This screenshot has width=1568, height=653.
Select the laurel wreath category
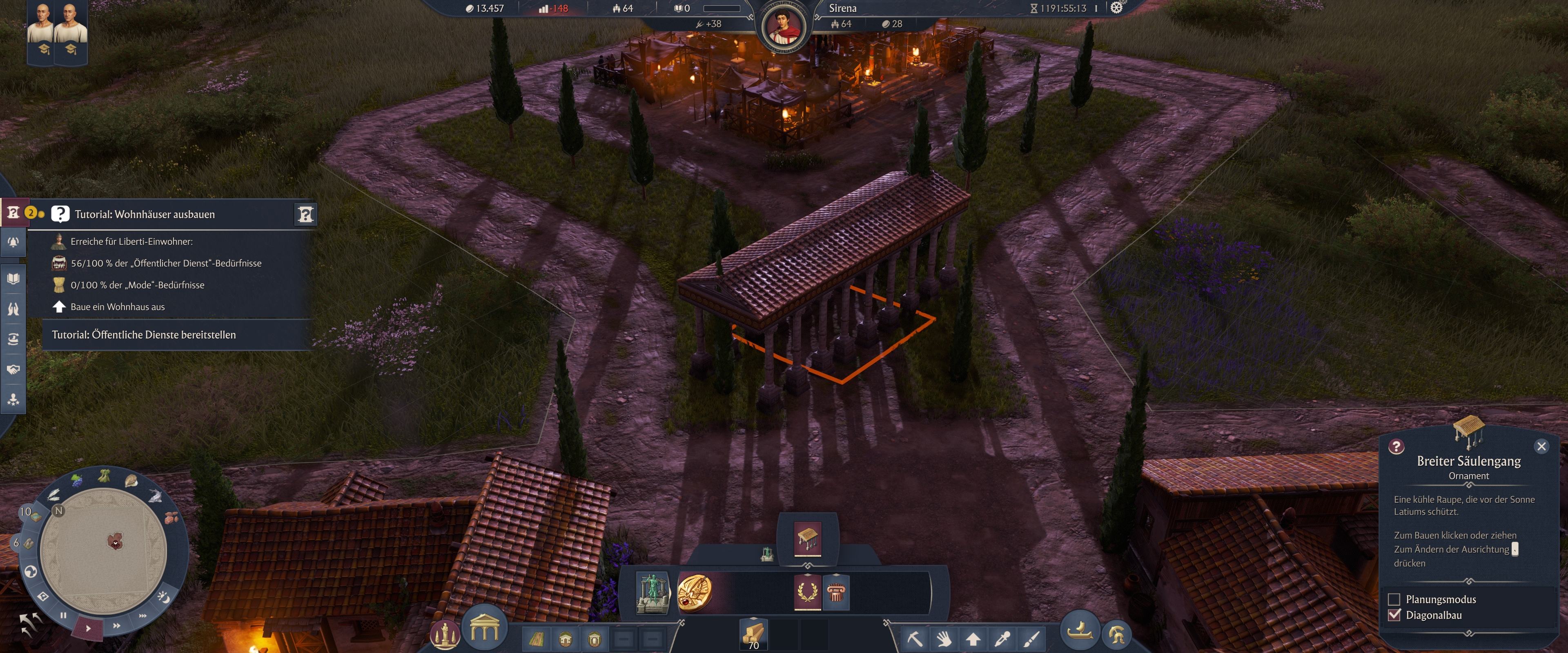pos(807,591)
